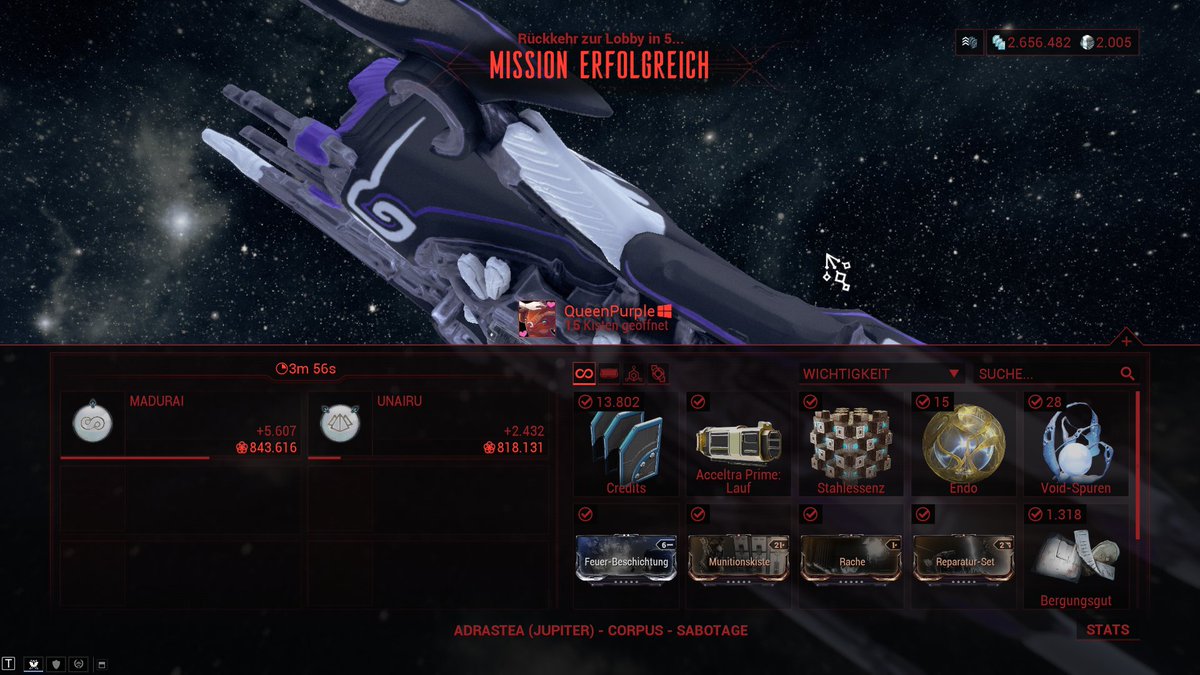Click the QueenPurple player avatar

539,319
